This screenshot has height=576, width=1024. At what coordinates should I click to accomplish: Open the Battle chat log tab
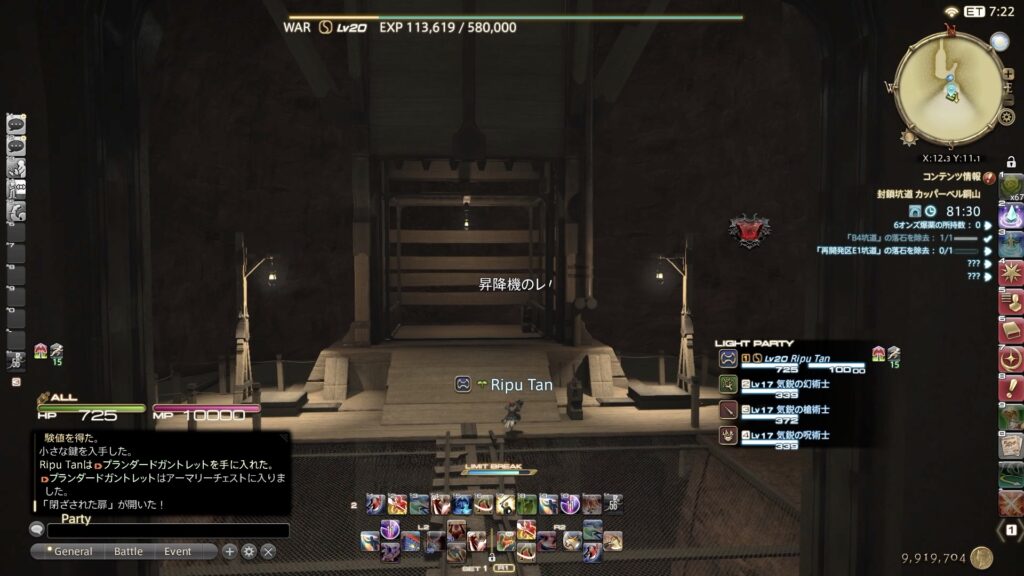coord(128,551)
